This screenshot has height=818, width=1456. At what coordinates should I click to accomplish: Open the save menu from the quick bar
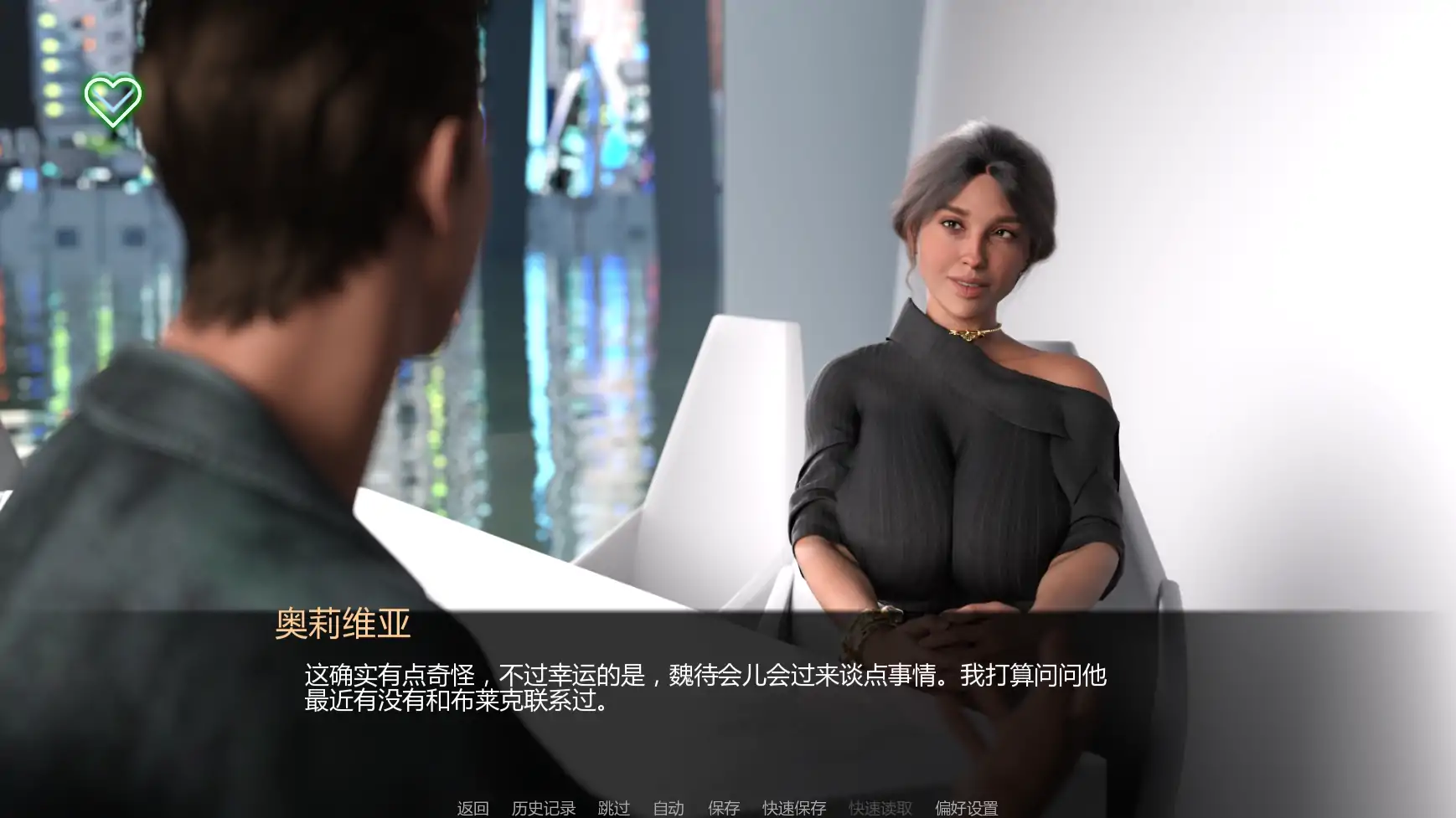click(x=722, y=809)
